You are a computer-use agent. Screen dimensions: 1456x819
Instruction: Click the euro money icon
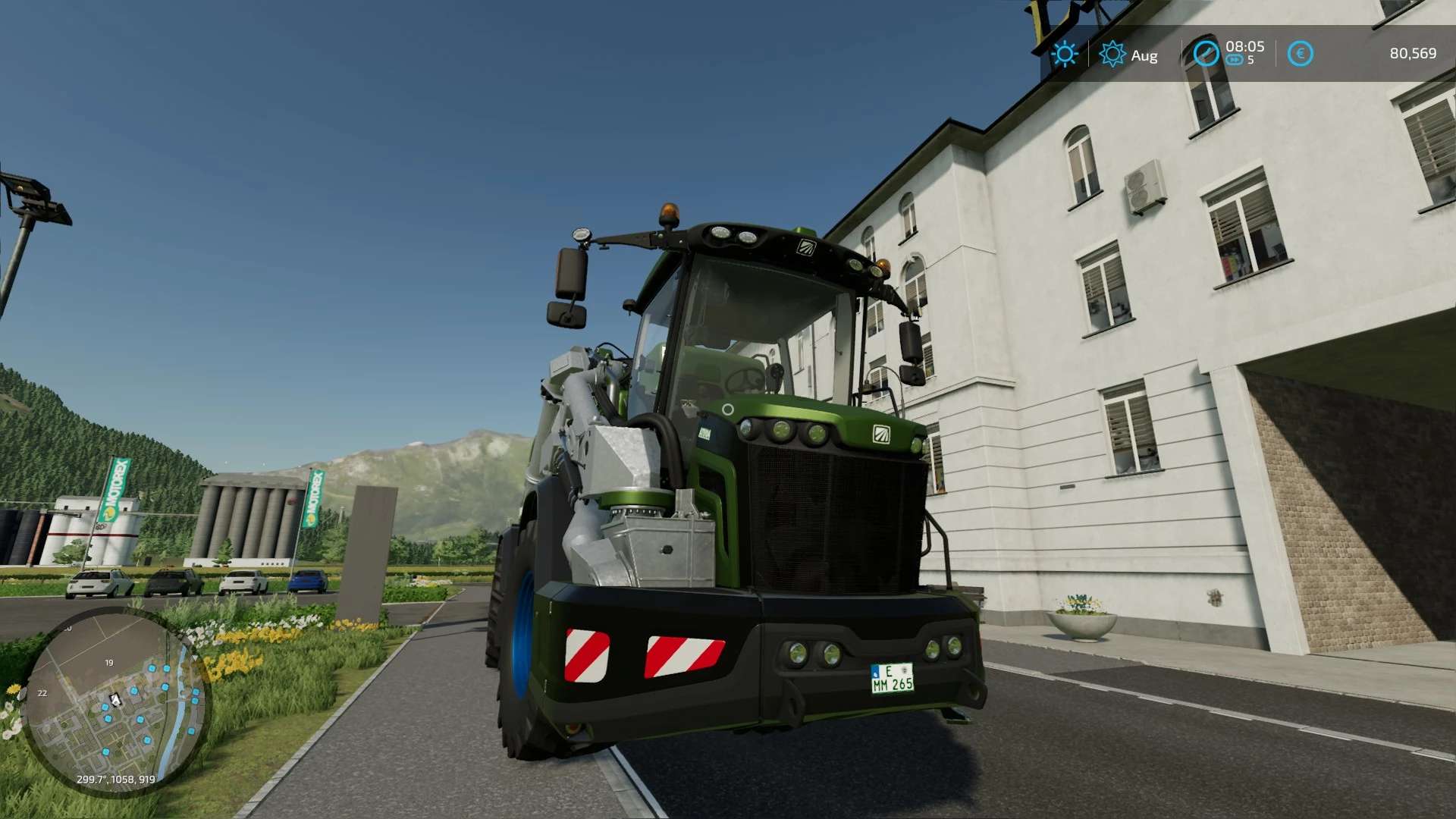[1300, 54]
